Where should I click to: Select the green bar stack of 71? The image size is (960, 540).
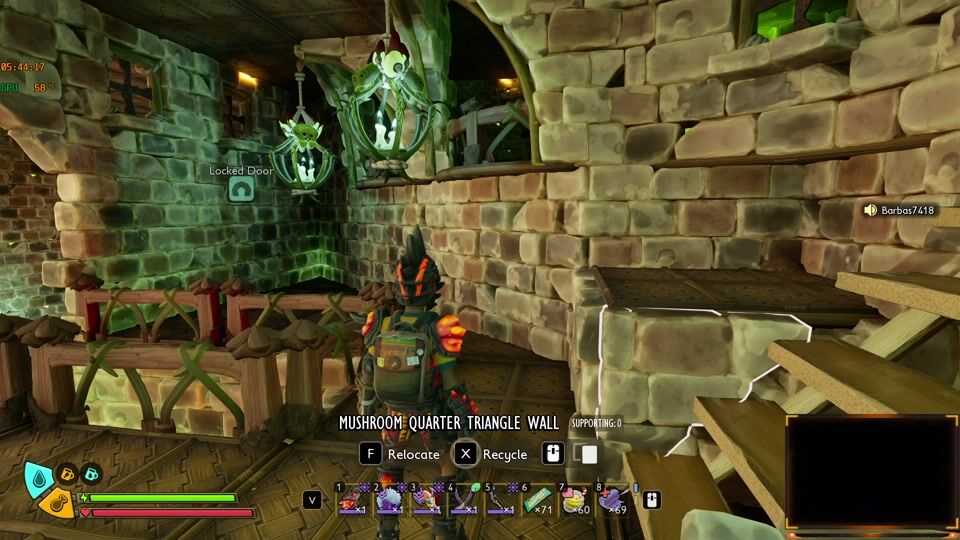tap(537, 500)
